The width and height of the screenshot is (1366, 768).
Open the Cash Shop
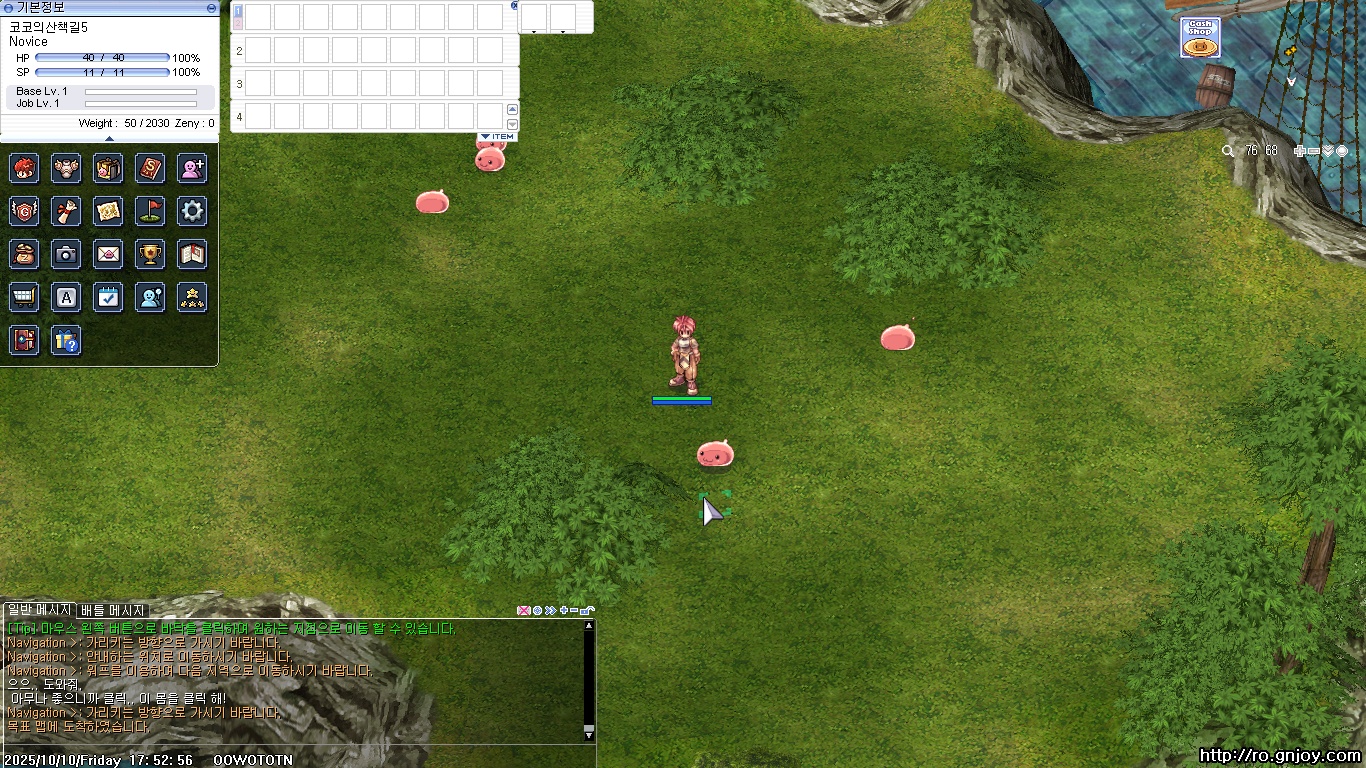(x=1200, y=38)
